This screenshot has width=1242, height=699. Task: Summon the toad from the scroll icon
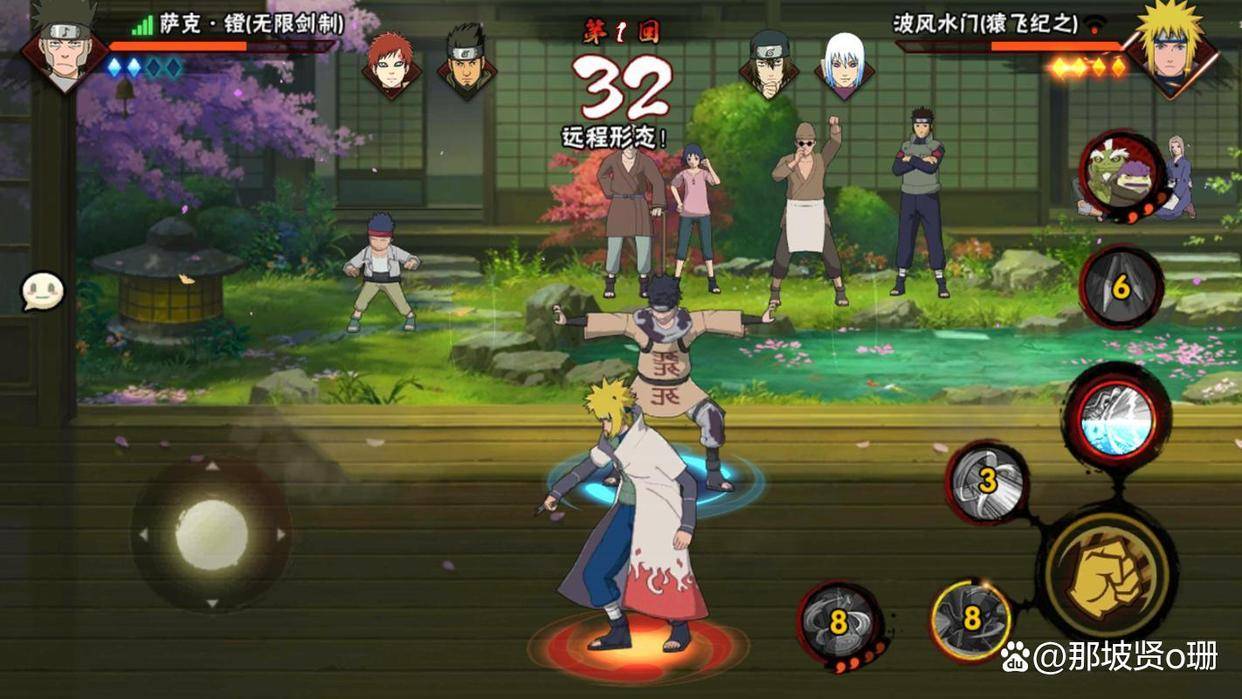click(x=1122, y=174)
